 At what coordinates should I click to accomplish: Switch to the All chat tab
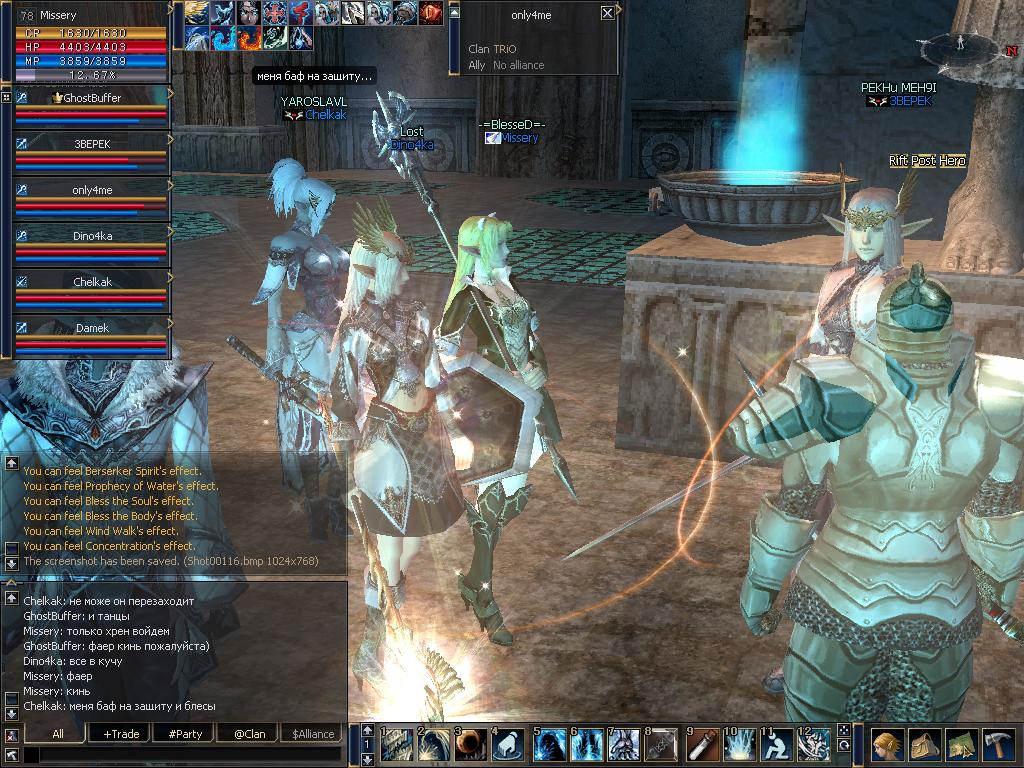pyautogui.click(x=58, y=734)
